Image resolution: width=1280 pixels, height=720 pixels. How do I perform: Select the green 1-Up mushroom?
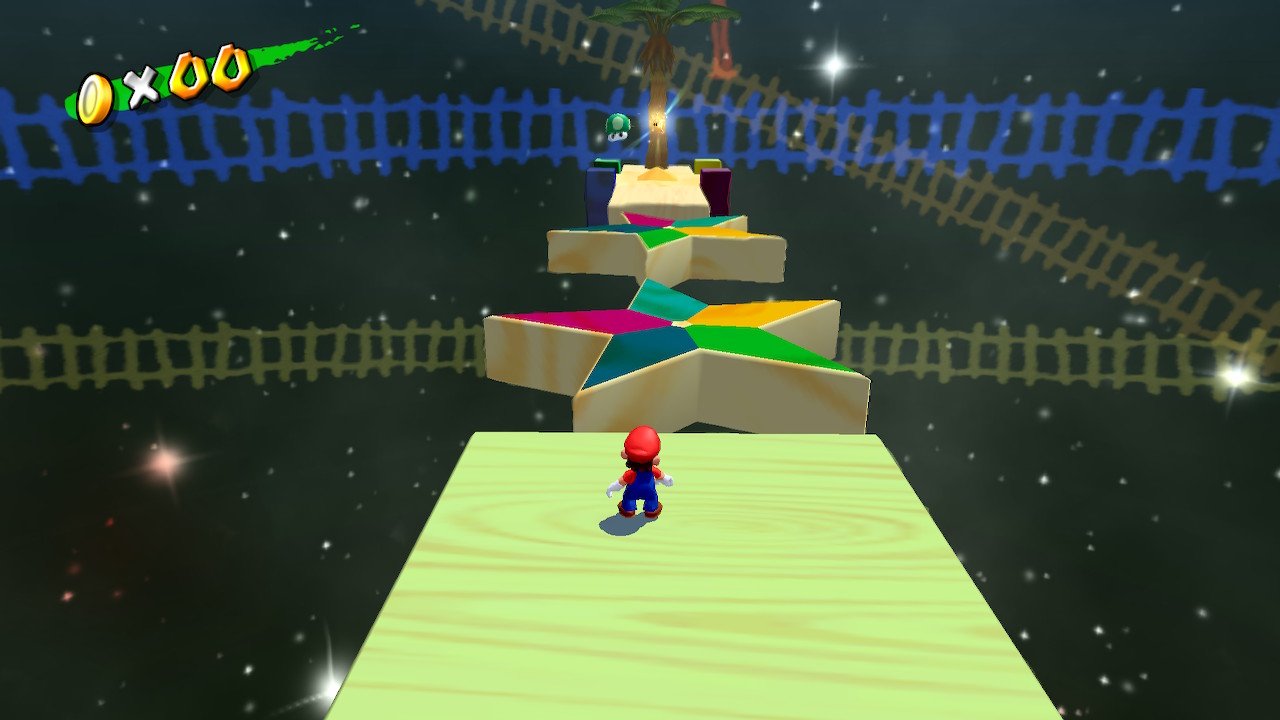pyautogui.click(x=617, y=128)
